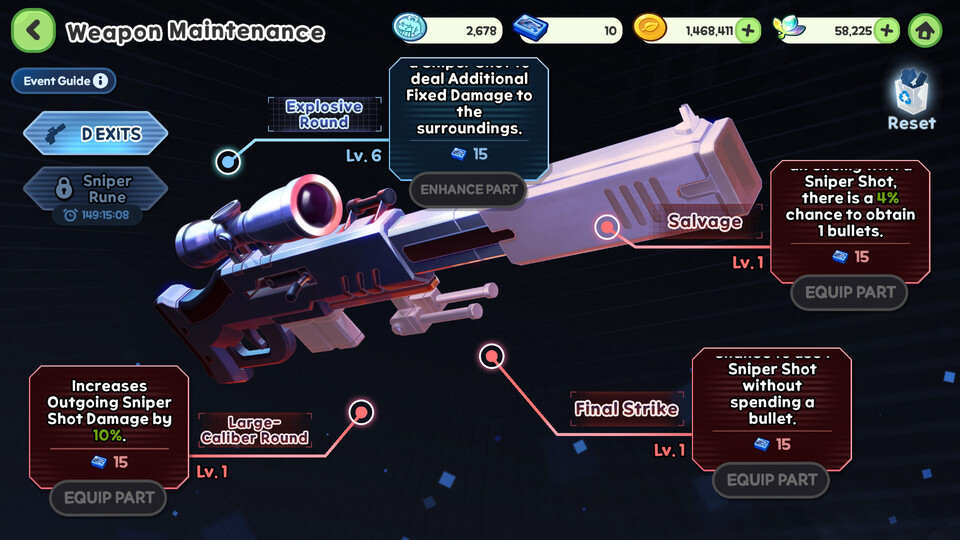Select the Salvage node on the barrel

607,227
